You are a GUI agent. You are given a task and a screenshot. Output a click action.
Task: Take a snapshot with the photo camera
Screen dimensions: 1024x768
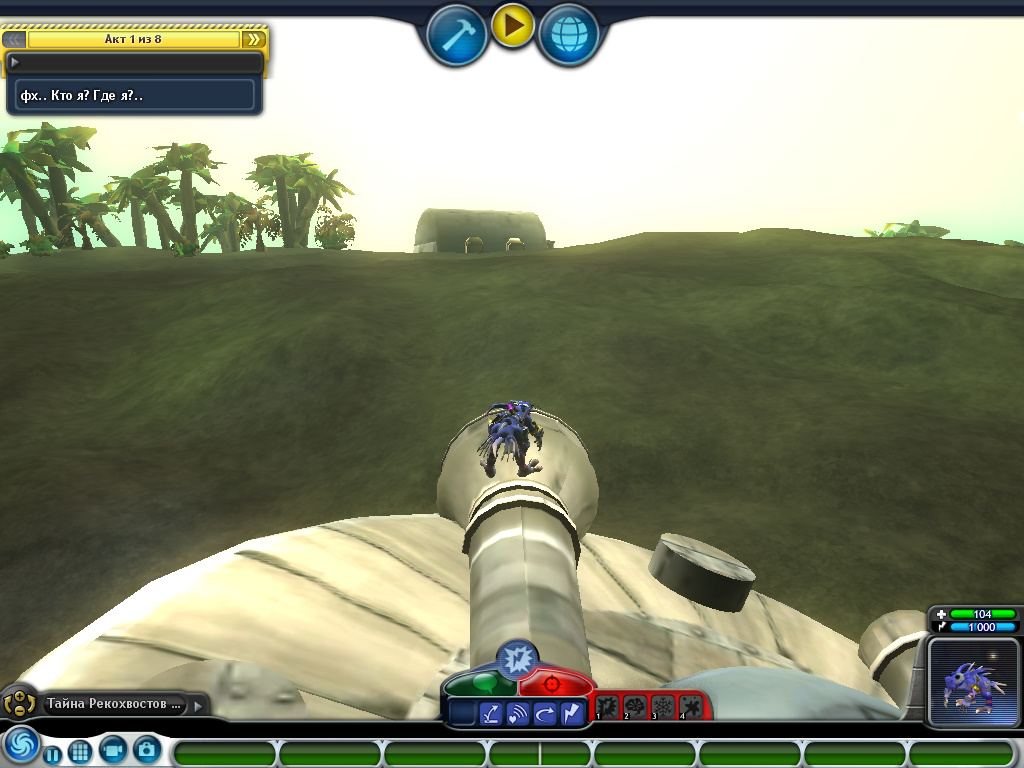(x=146, y=749)
